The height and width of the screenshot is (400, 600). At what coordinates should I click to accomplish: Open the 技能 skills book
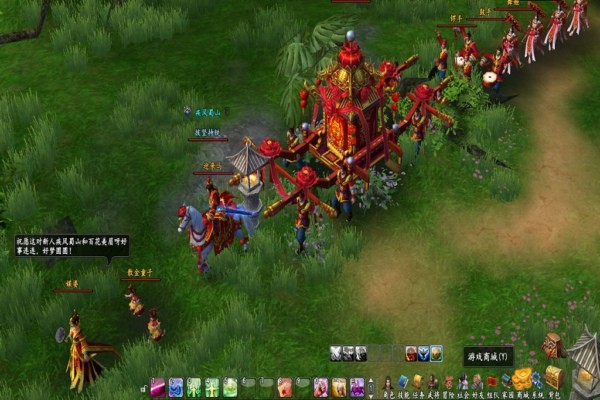(x=403, y=383)
